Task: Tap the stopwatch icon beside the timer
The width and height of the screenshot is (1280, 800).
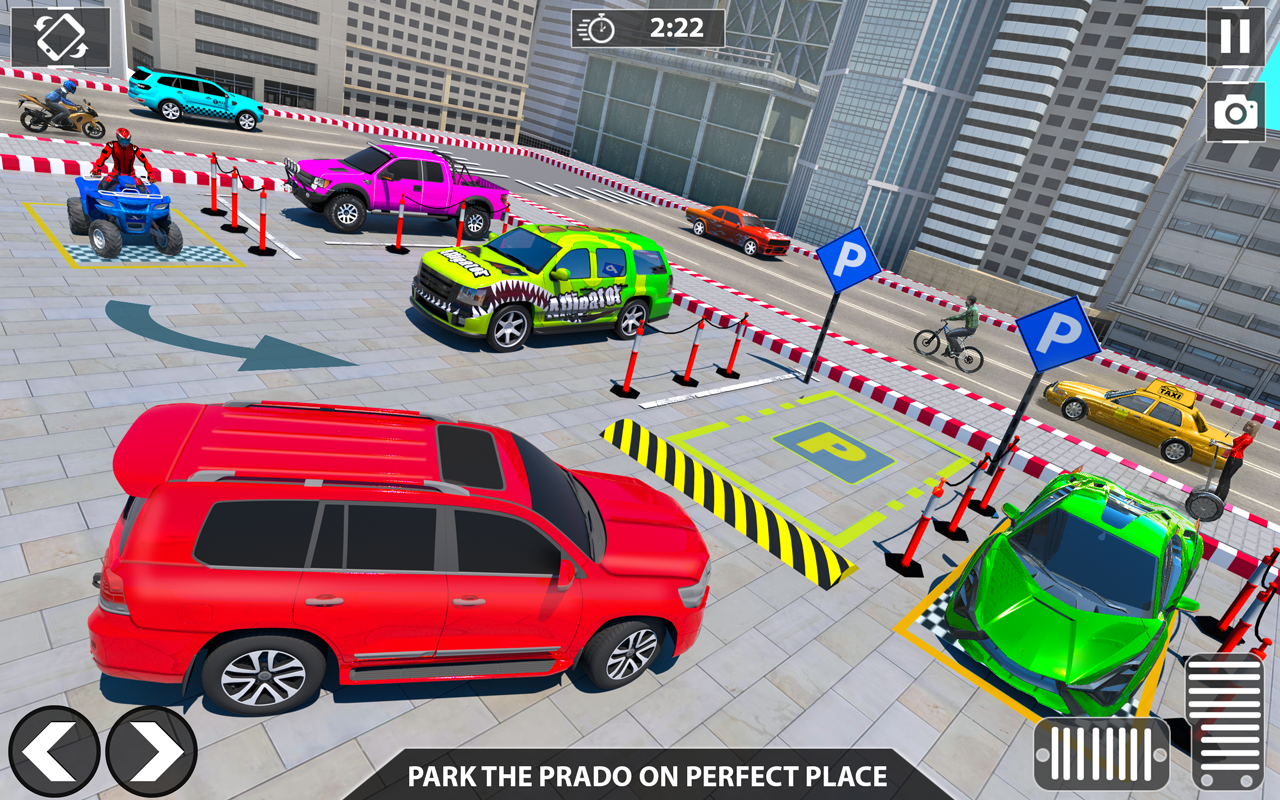Action: [x=600, y=29]
